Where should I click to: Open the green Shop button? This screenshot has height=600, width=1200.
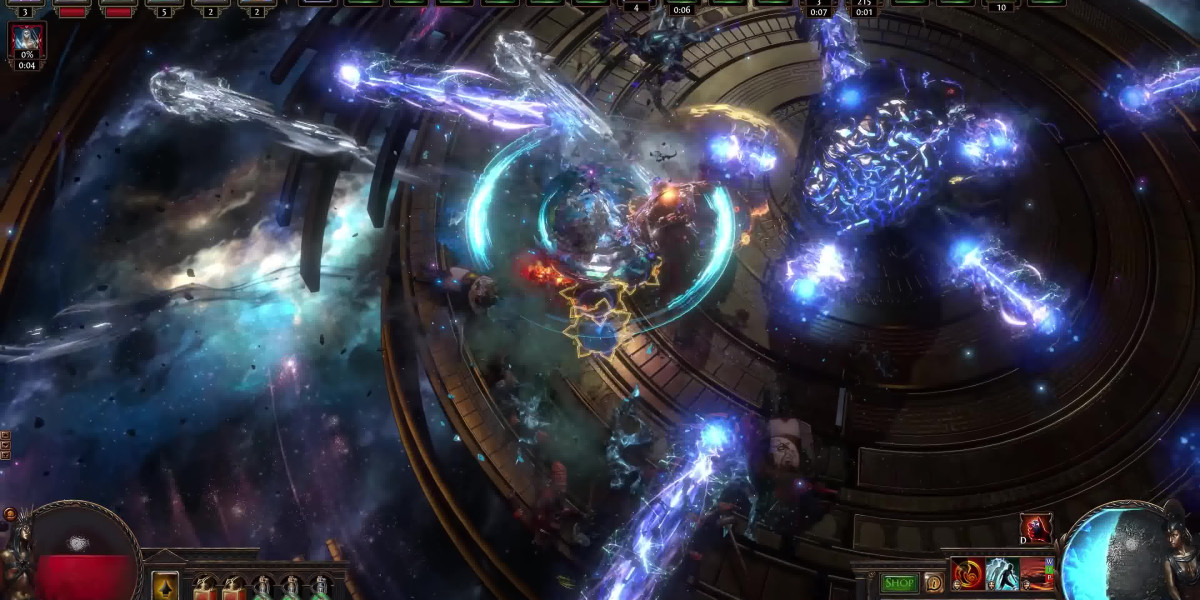click(899, 582)
